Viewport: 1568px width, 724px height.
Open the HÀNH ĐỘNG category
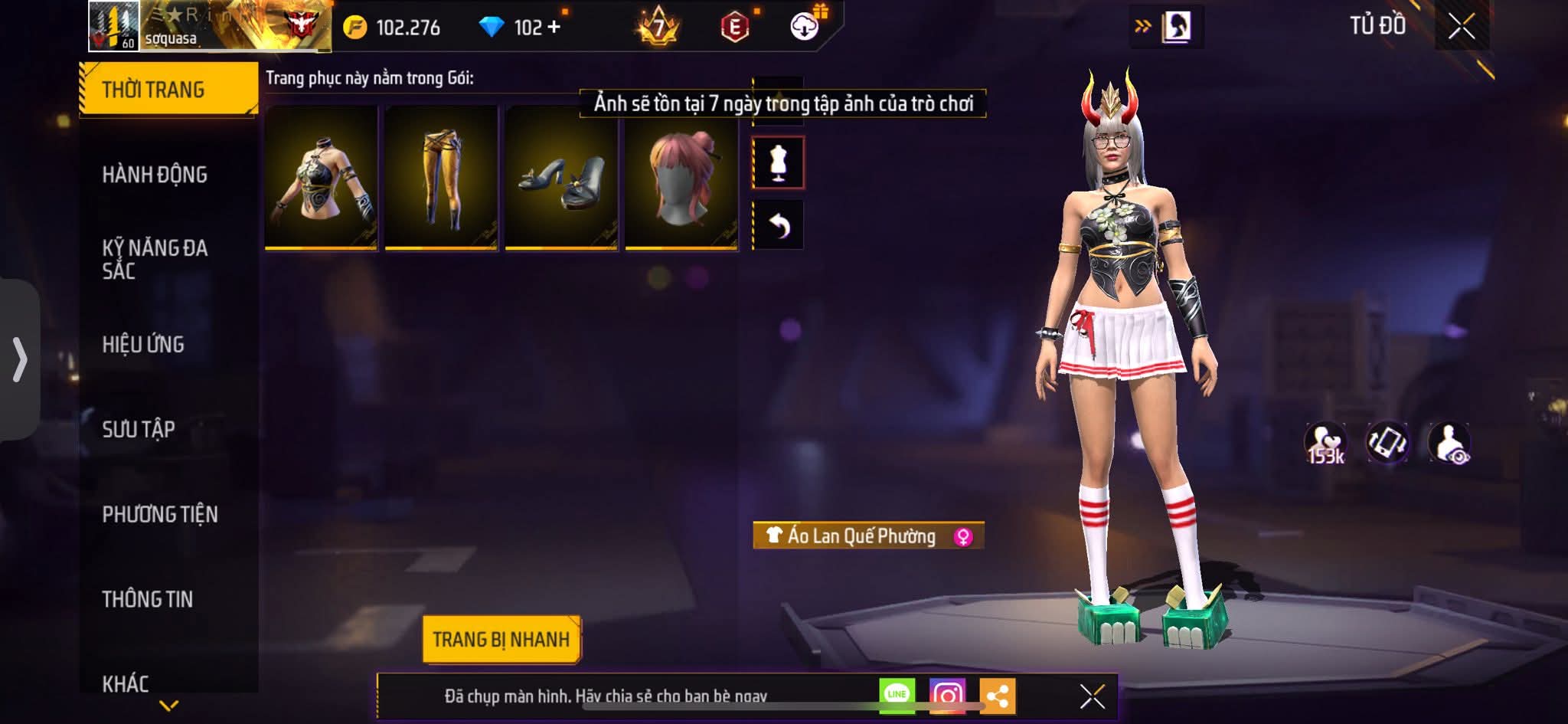155,175
